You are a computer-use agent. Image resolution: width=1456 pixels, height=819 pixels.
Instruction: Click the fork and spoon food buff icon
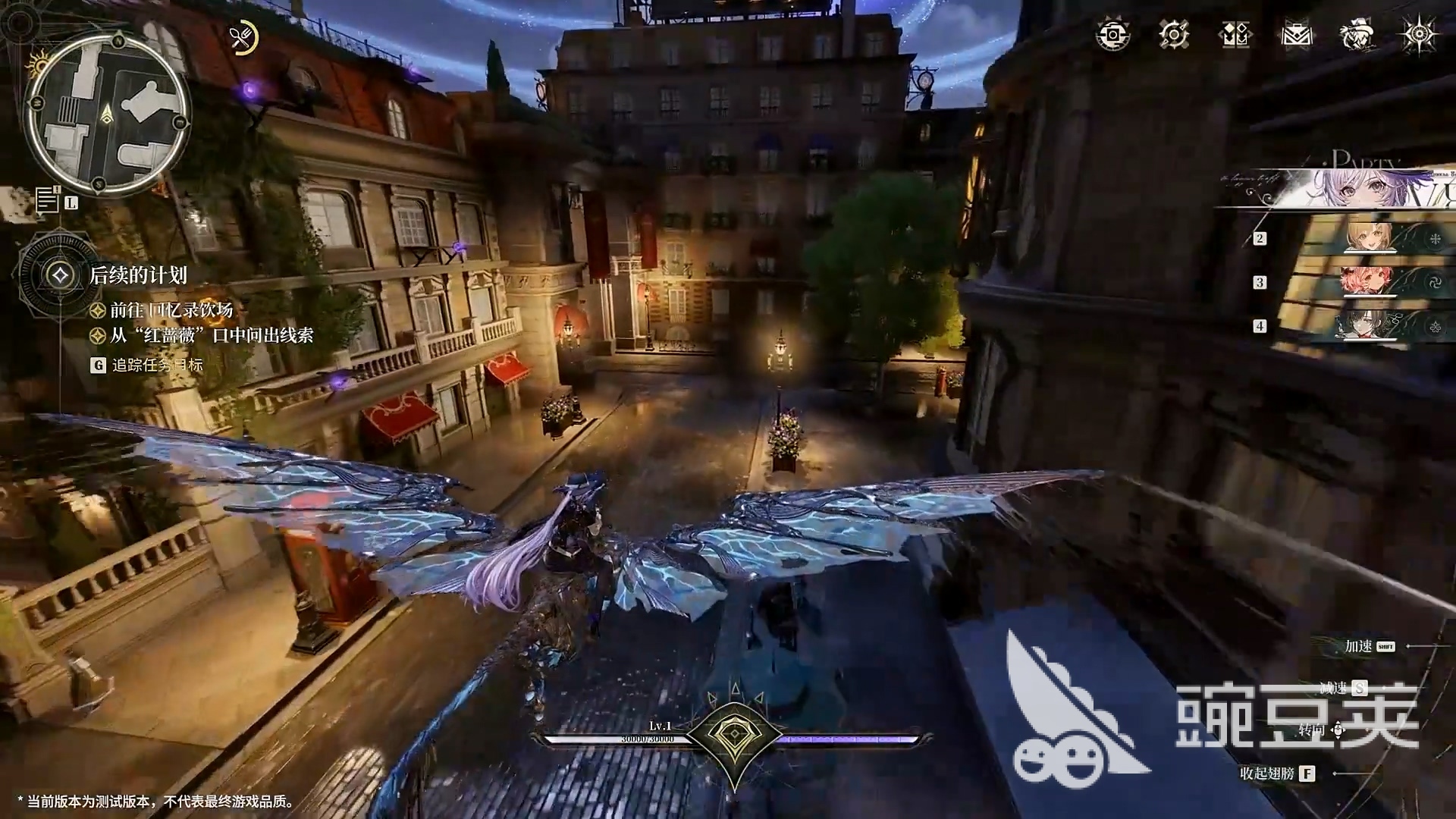(243, 37)
